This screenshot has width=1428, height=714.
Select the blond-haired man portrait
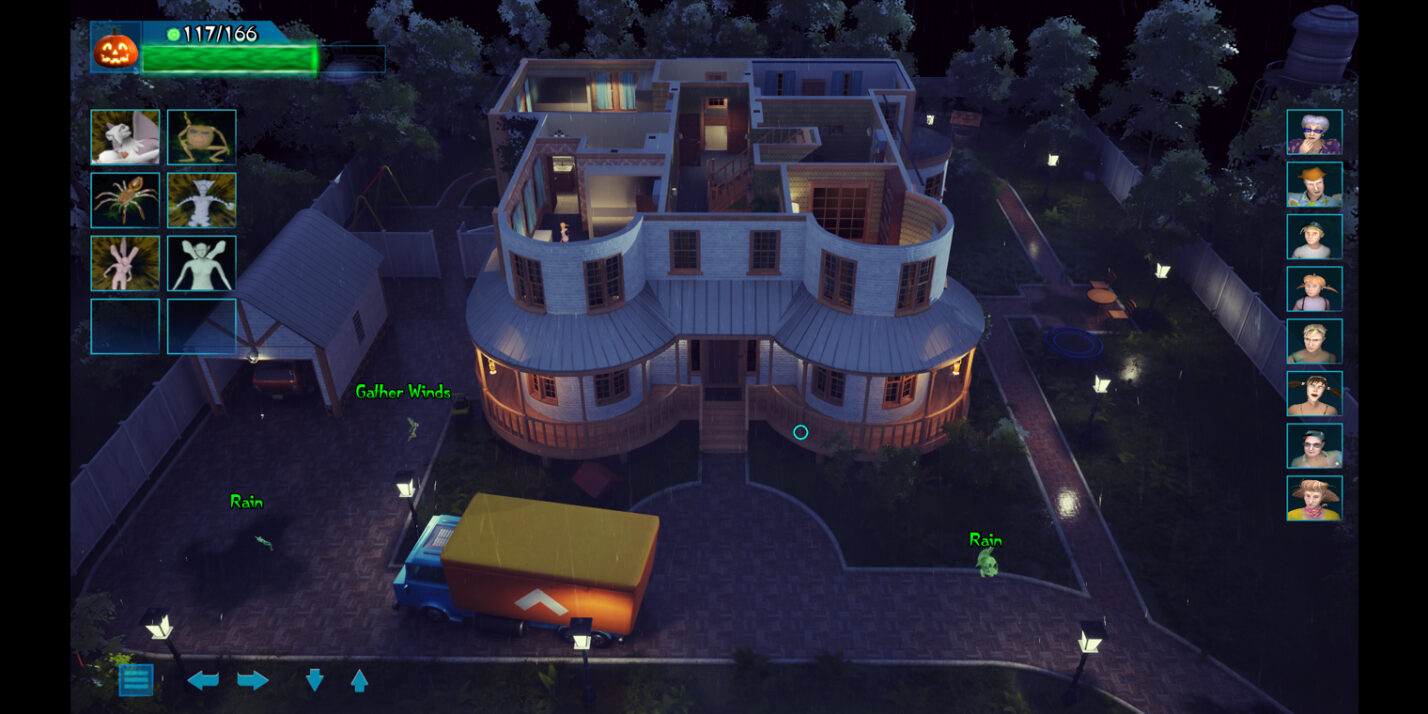[x=1314, y=341]
